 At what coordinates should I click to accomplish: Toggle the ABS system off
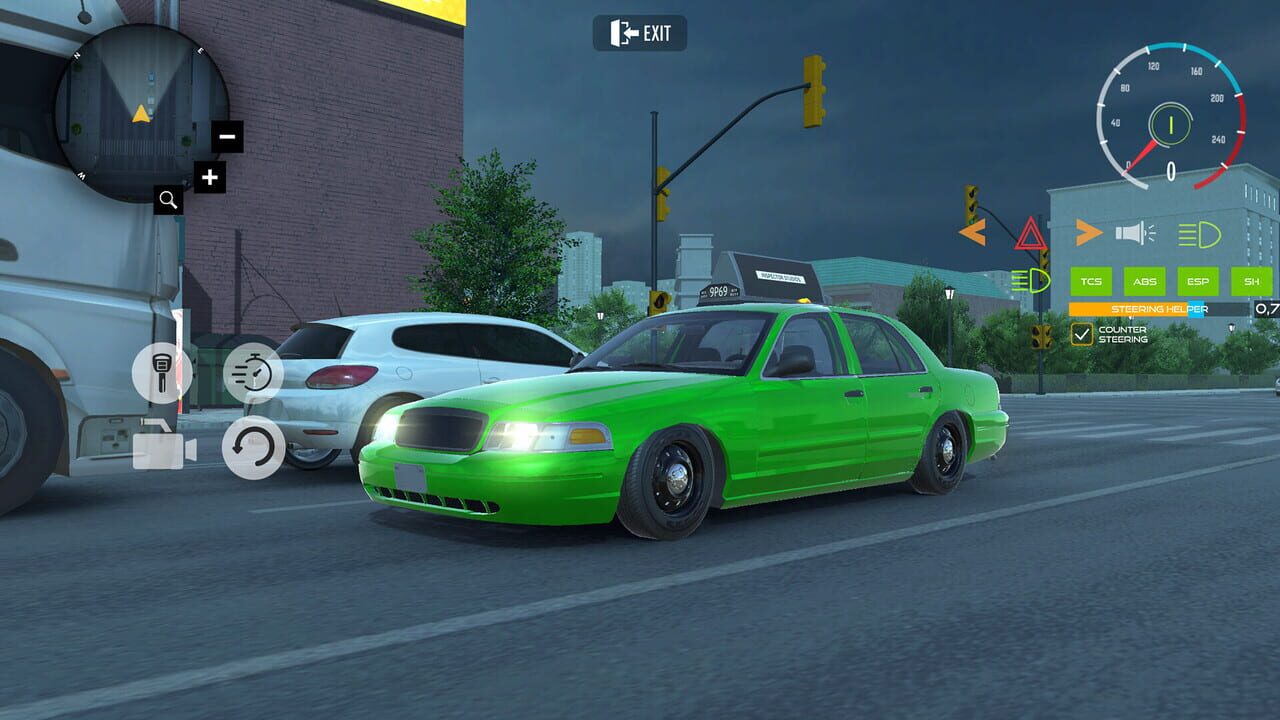click(x=1144, y=282)
